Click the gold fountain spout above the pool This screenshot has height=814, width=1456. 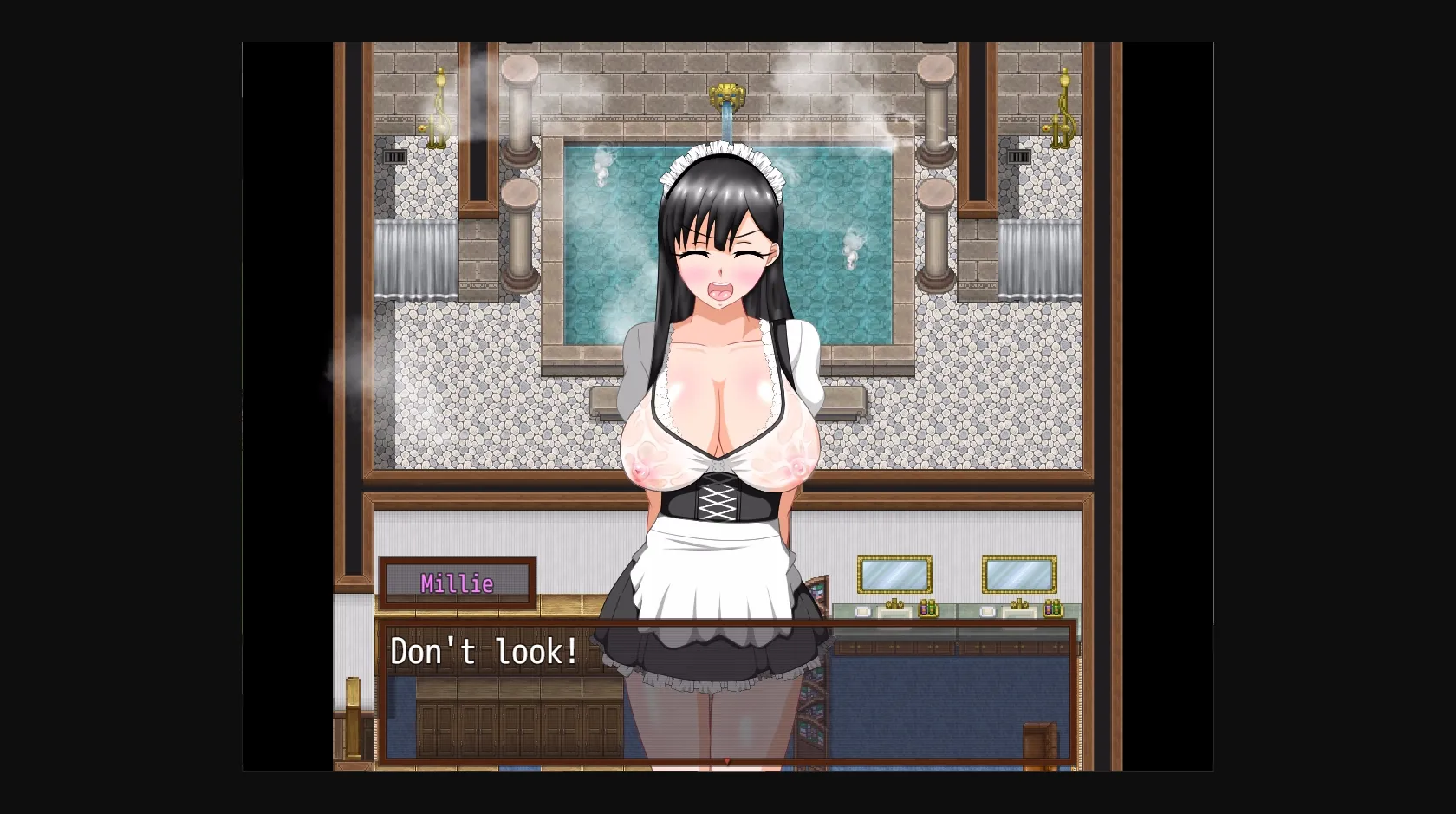pos(726,95)
